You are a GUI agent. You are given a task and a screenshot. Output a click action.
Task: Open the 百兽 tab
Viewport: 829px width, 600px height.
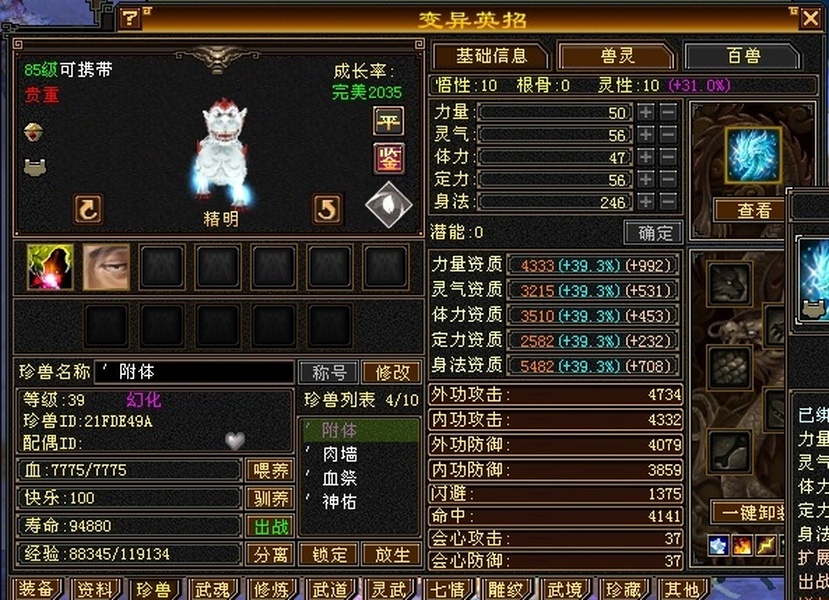coord(743,56)
